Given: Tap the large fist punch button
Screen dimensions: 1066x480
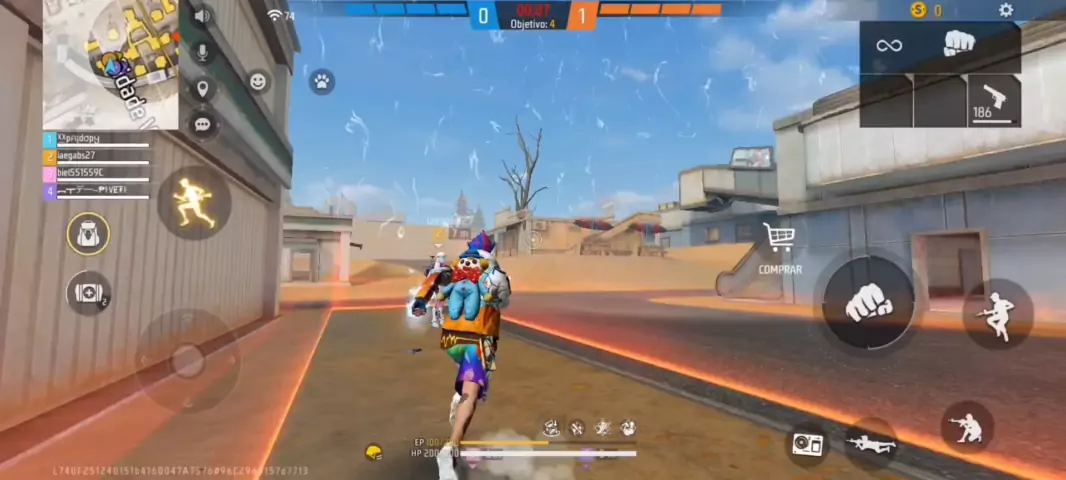Looking at the screenshot, I should pos(868,302).
